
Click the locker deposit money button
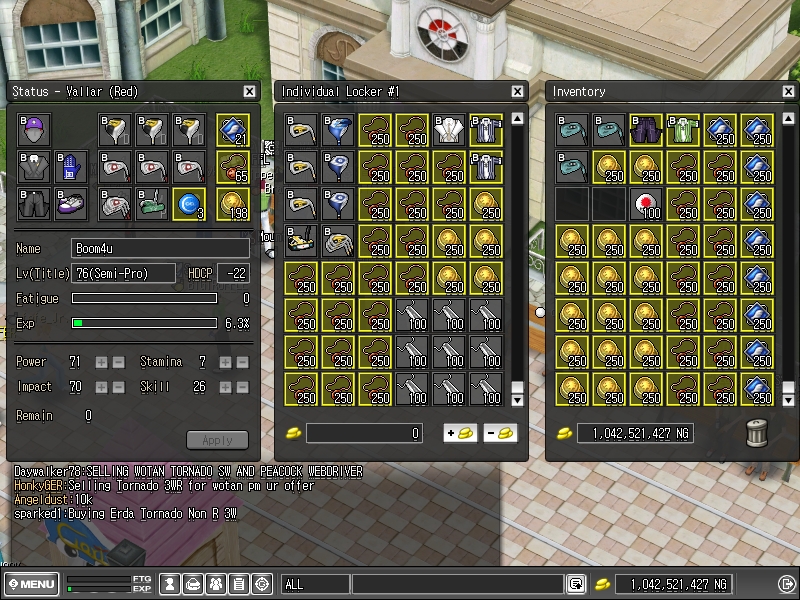tap(460, 433)
